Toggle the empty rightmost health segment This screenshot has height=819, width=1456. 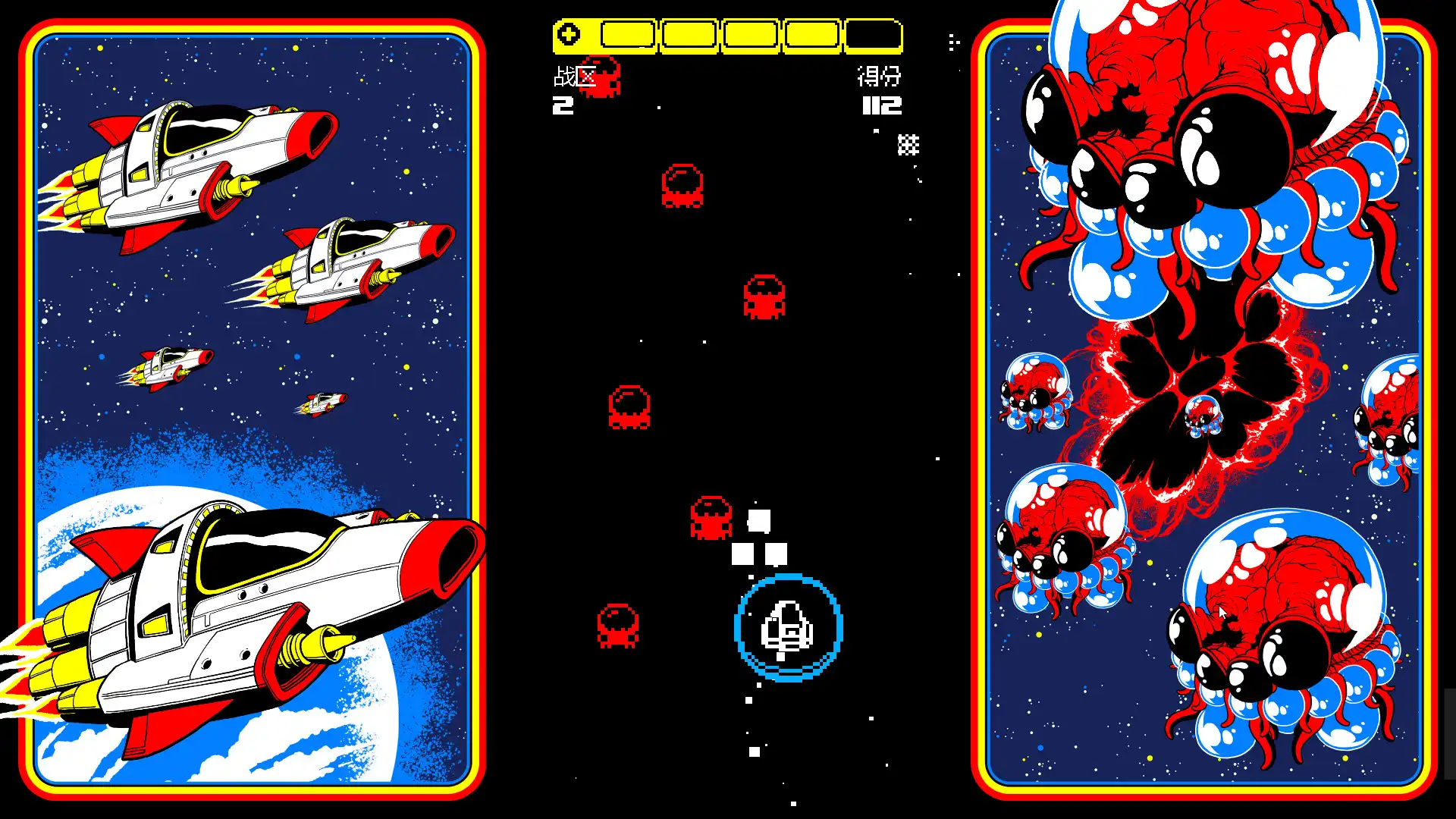coord(874,35)
